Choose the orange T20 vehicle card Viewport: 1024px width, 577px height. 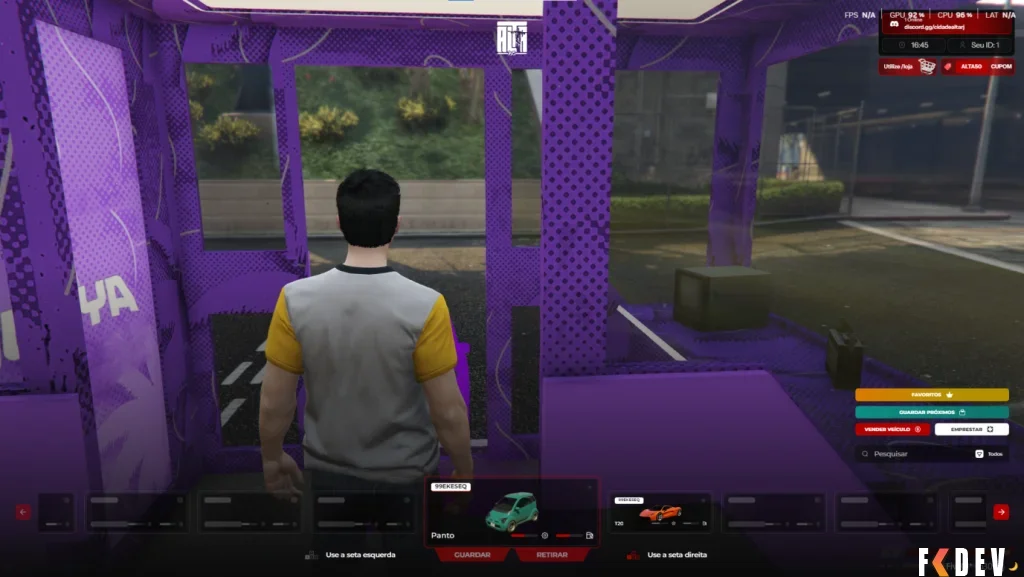coord(661,512)
